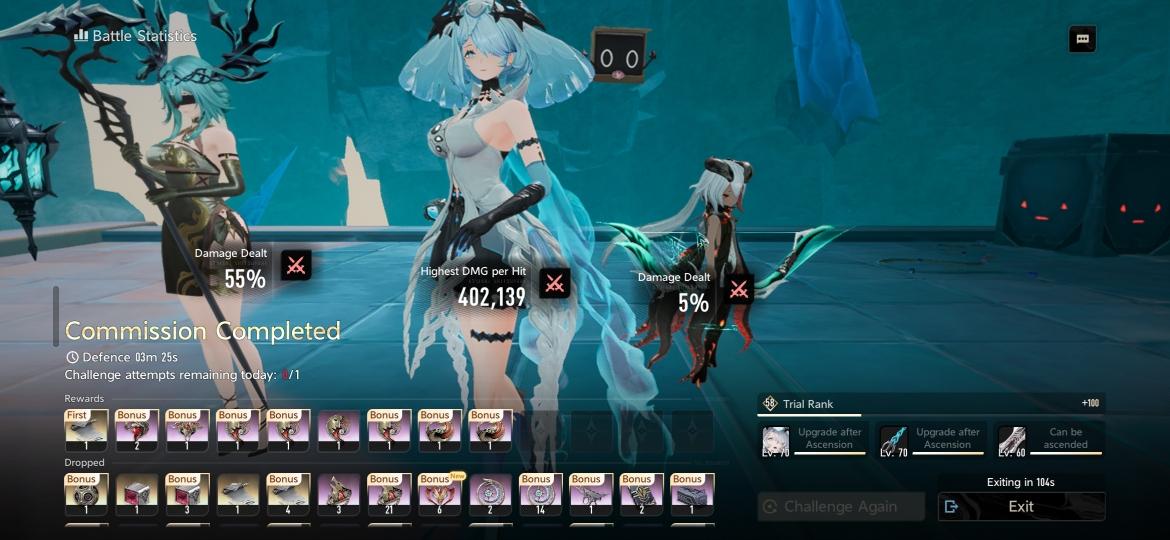Click the swords icon beside Highest DMG per Hit

point(555,283)
